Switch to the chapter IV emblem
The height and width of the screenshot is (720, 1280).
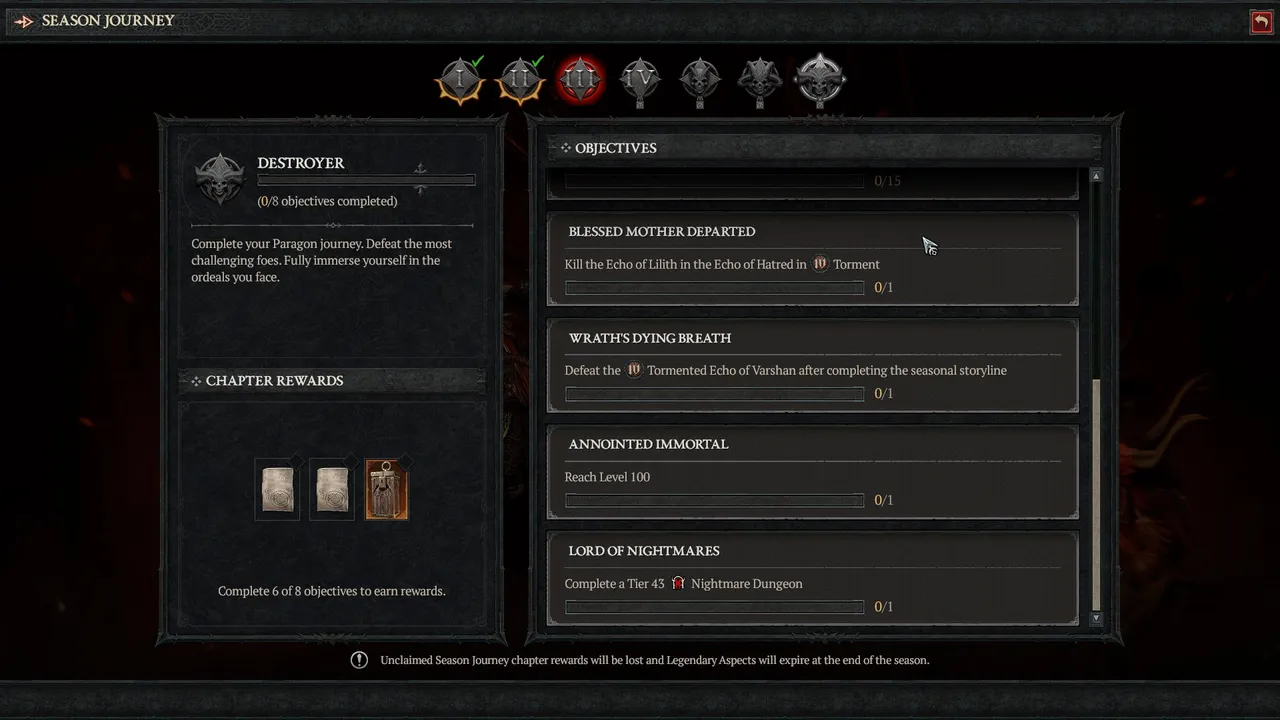click(640, 80)
